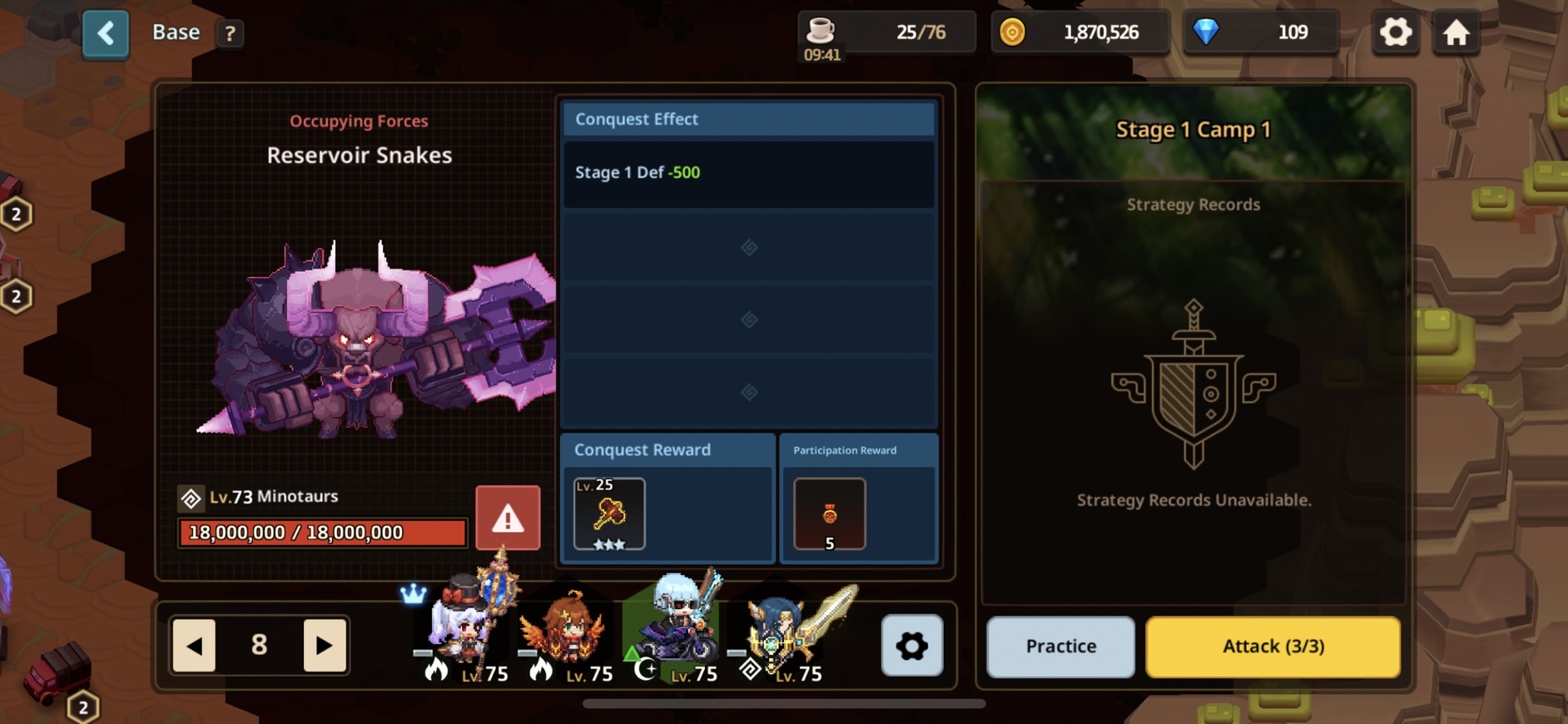Open the Base help question mark
Screen dimensions: 1568x724
point(230,33)
